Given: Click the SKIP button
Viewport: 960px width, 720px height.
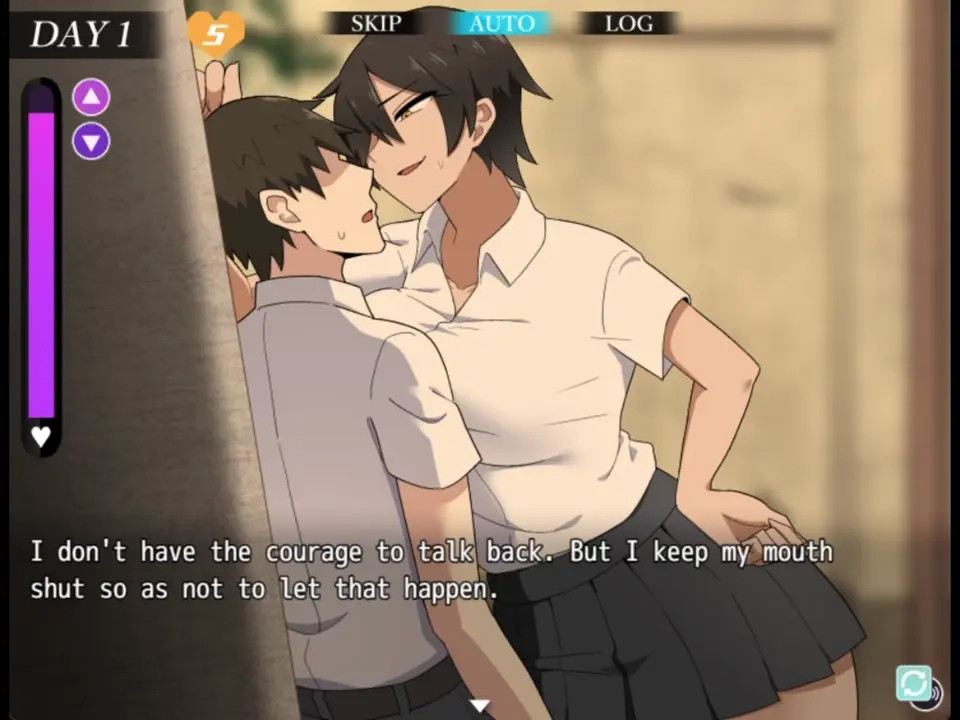Looking at the screenshot, I should click(376, 23).
